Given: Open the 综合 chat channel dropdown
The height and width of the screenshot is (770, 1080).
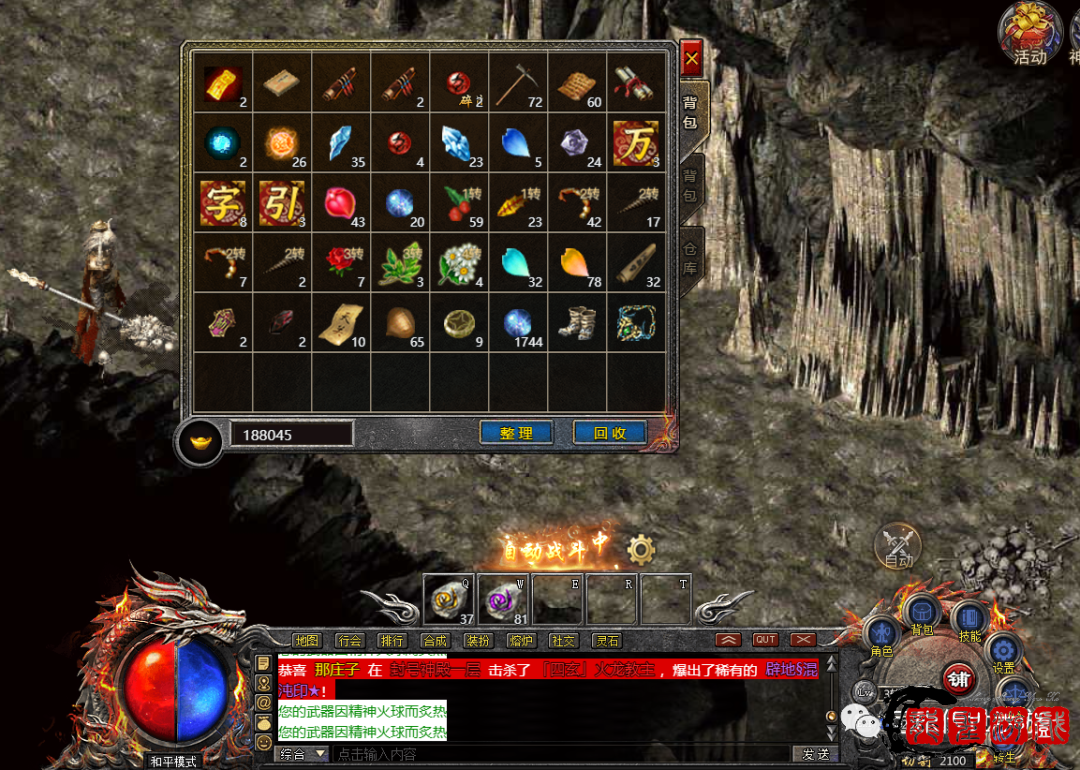Looking at the screenshot, I should [304, 753].
